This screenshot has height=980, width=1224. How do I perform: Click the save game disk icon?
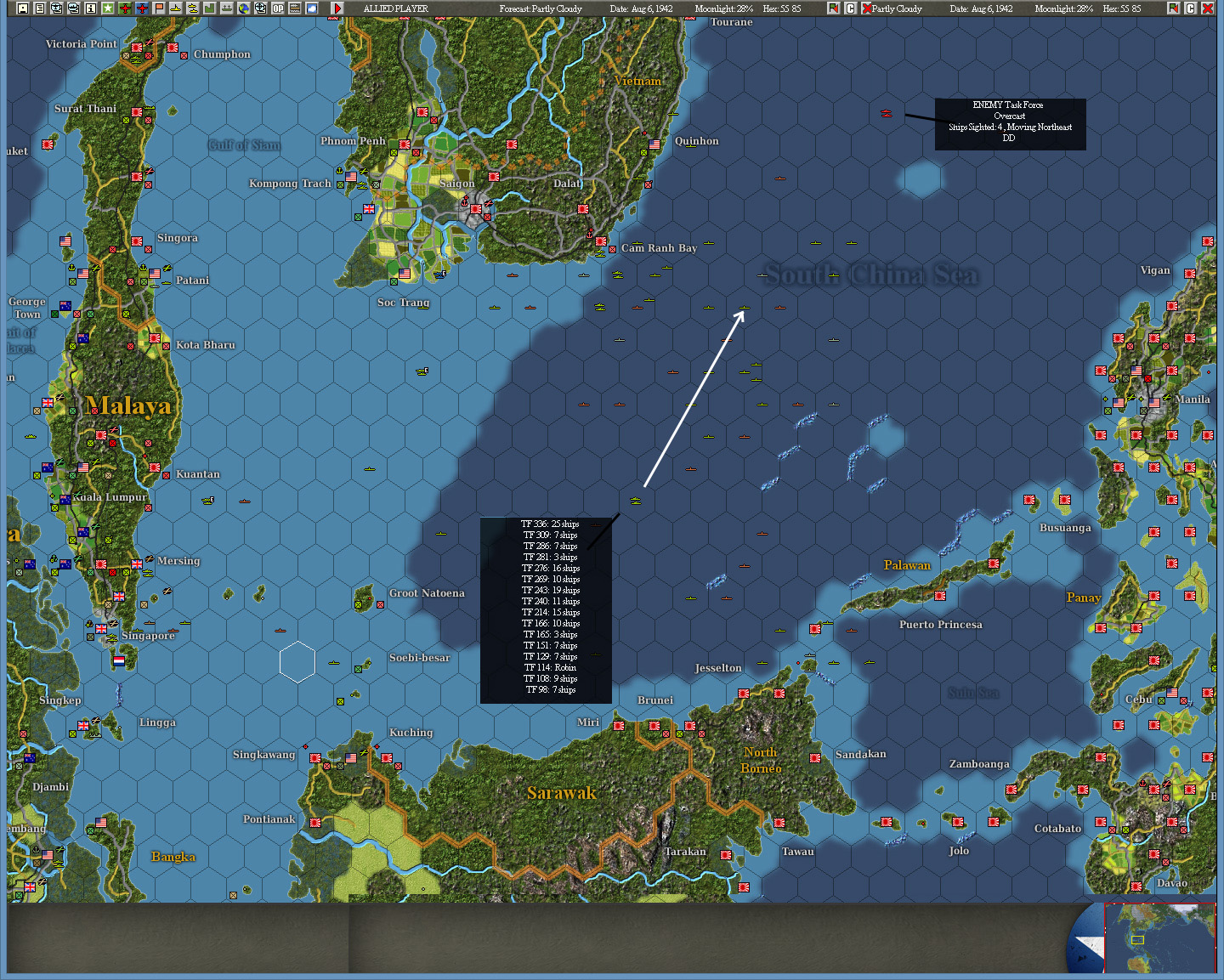[22, 8]
